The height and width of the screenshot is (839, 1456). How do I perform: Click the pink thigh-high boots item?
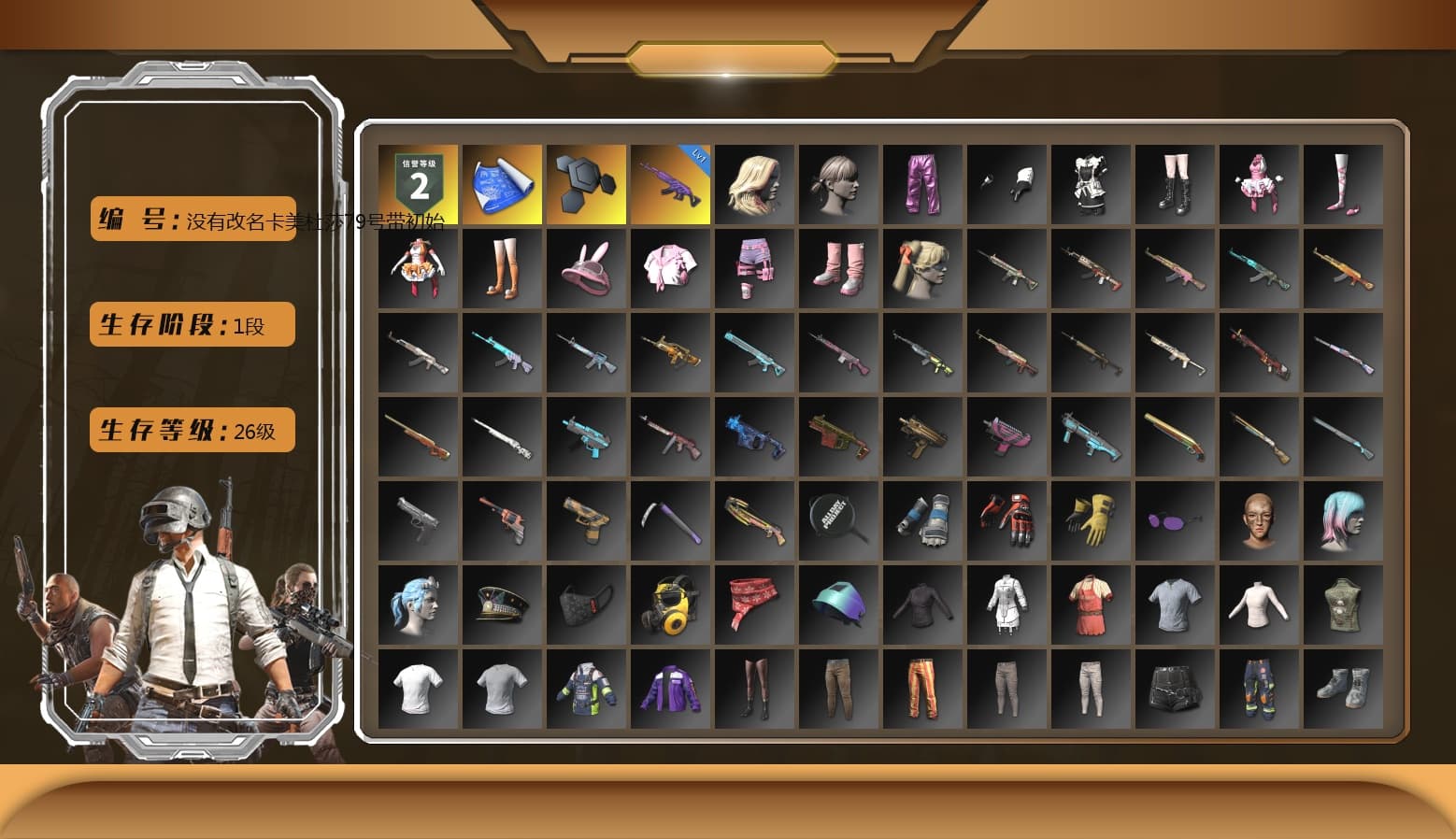click(837, 266)
